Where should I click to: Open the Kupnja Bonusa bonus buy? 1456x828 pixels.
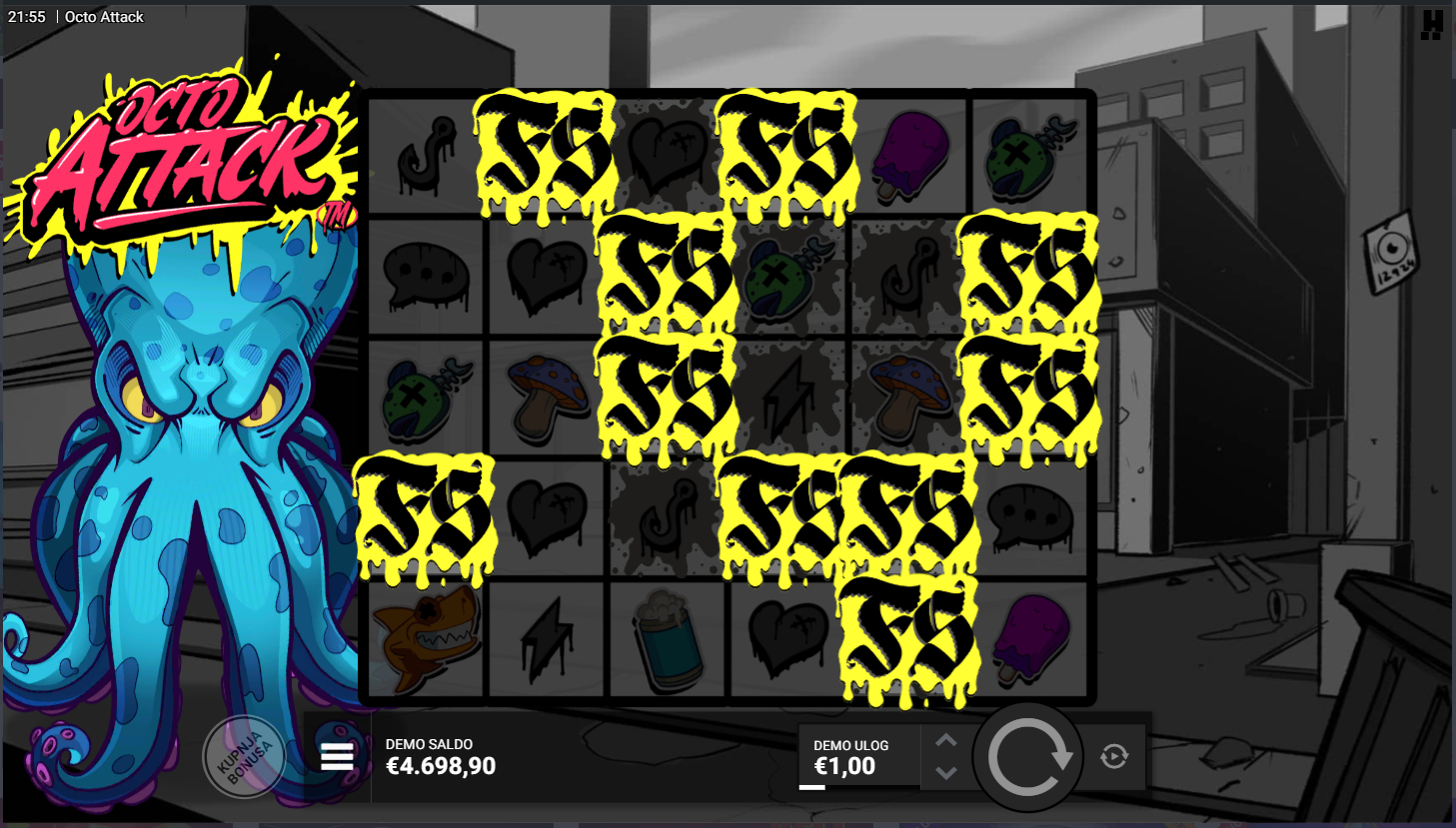click(244, 757)
